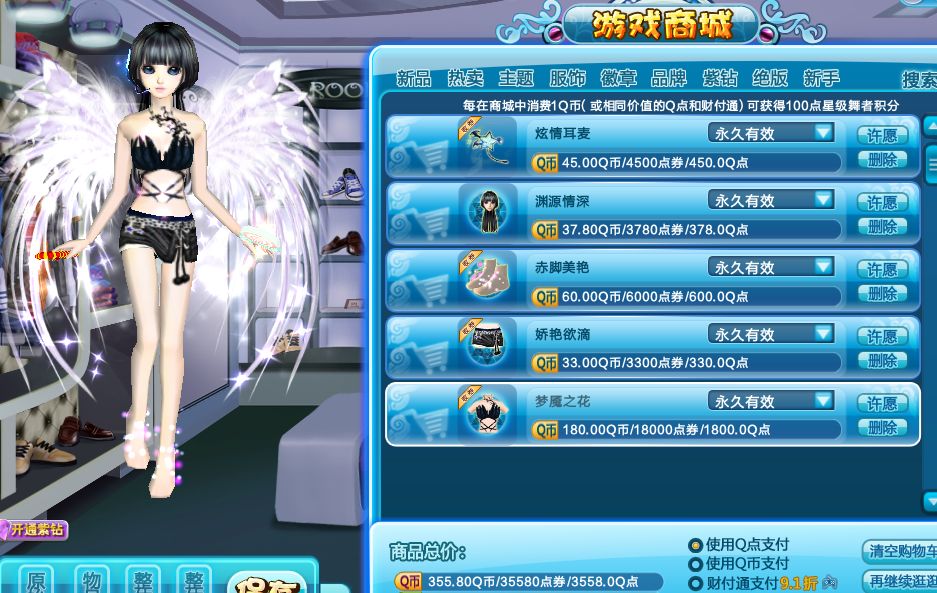Select the 绝版 out-of-print tab
Viewport: 937px width, 593px height.
[x=770, y=78]
